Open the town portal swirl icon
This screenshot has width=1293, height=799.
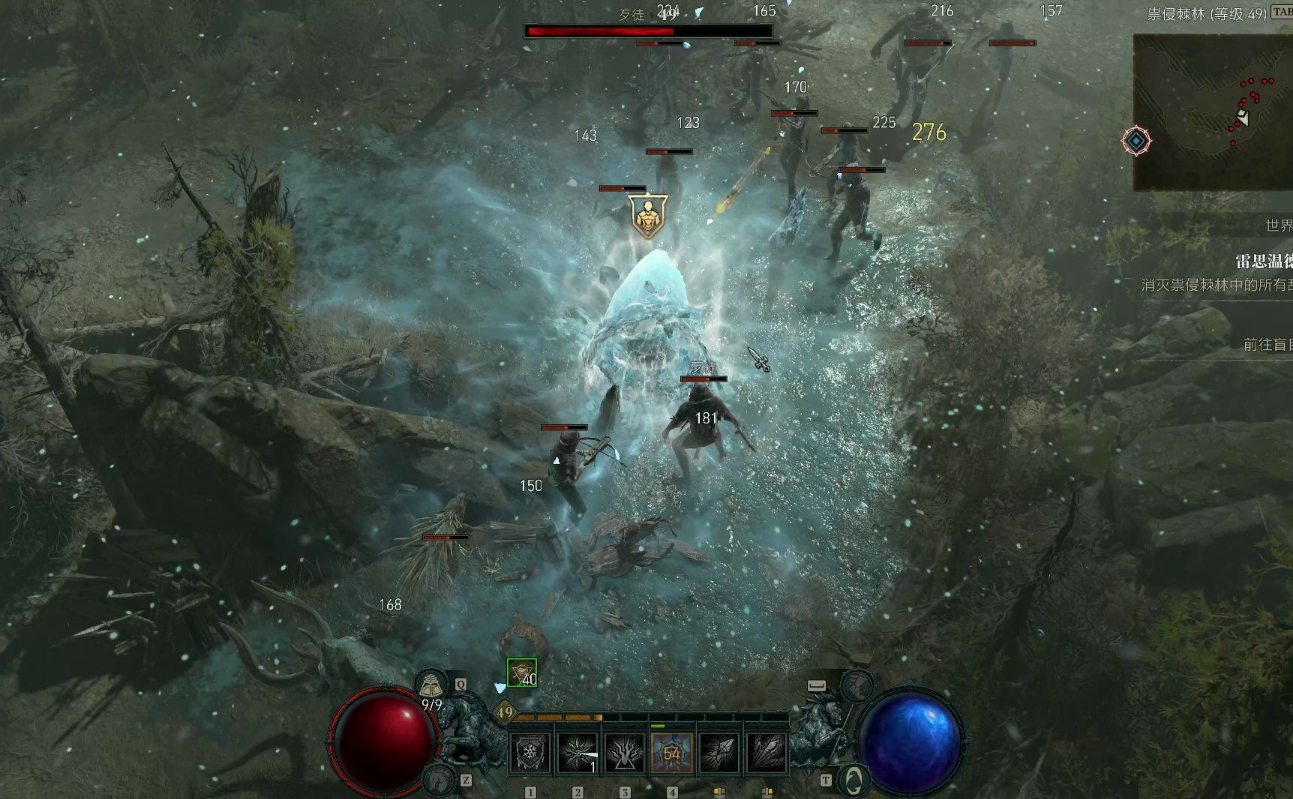click(x=853, y=778)
